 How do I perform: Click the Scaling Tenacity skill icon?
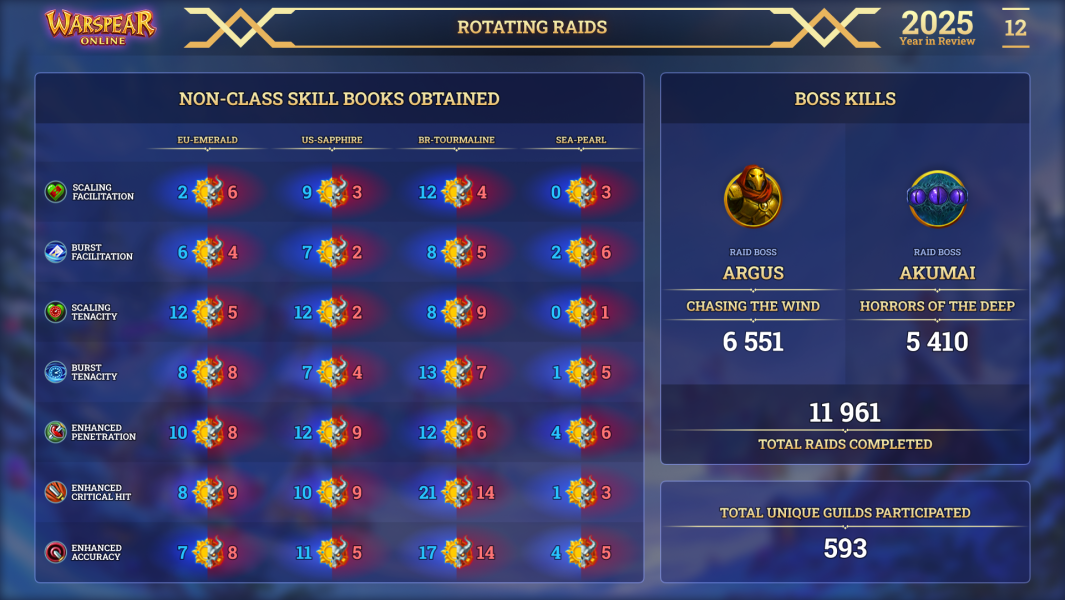(56, 312)
